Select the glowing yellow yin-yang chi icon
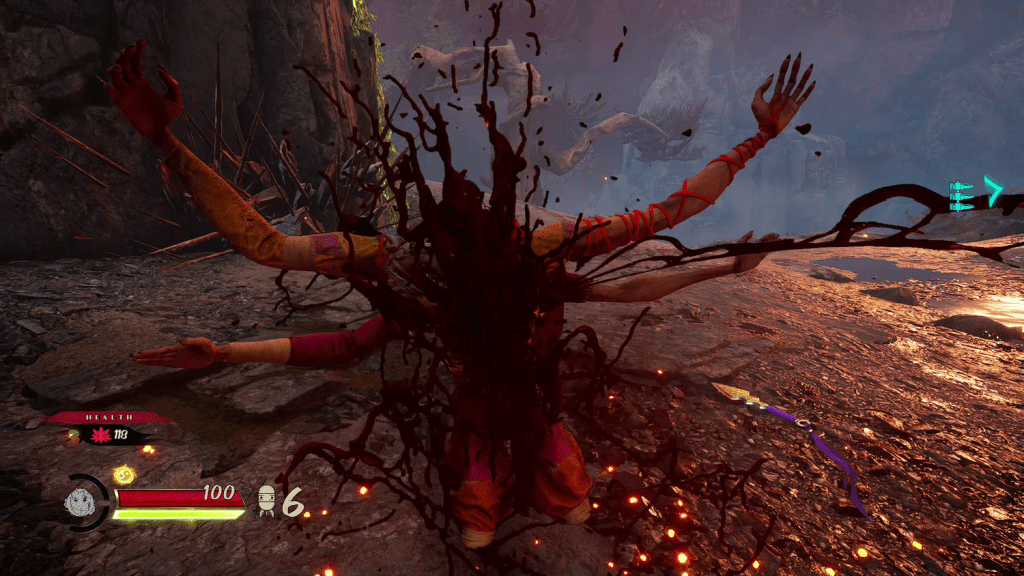 [x=124, y=474]
